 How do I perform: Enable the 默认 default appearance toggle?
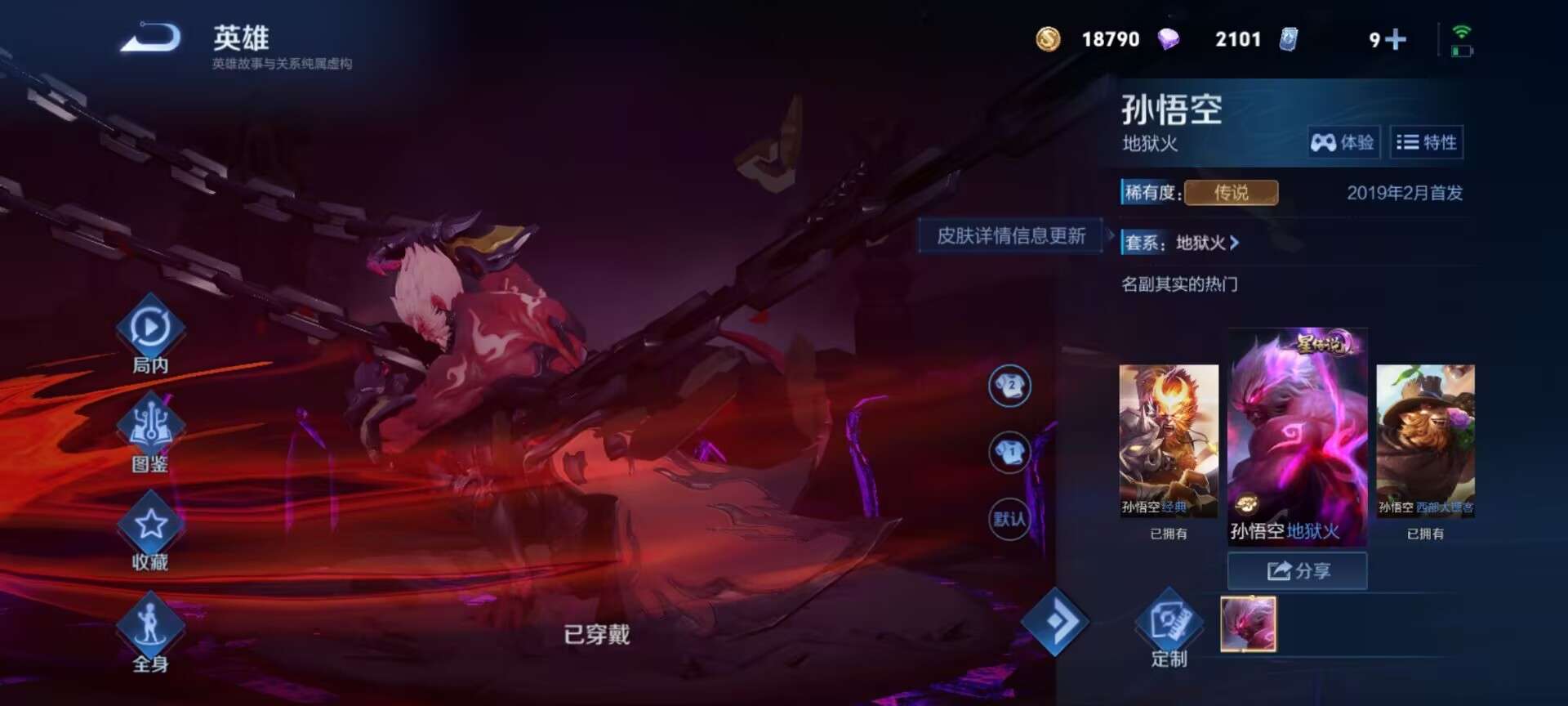click(x=1009, y=516)
